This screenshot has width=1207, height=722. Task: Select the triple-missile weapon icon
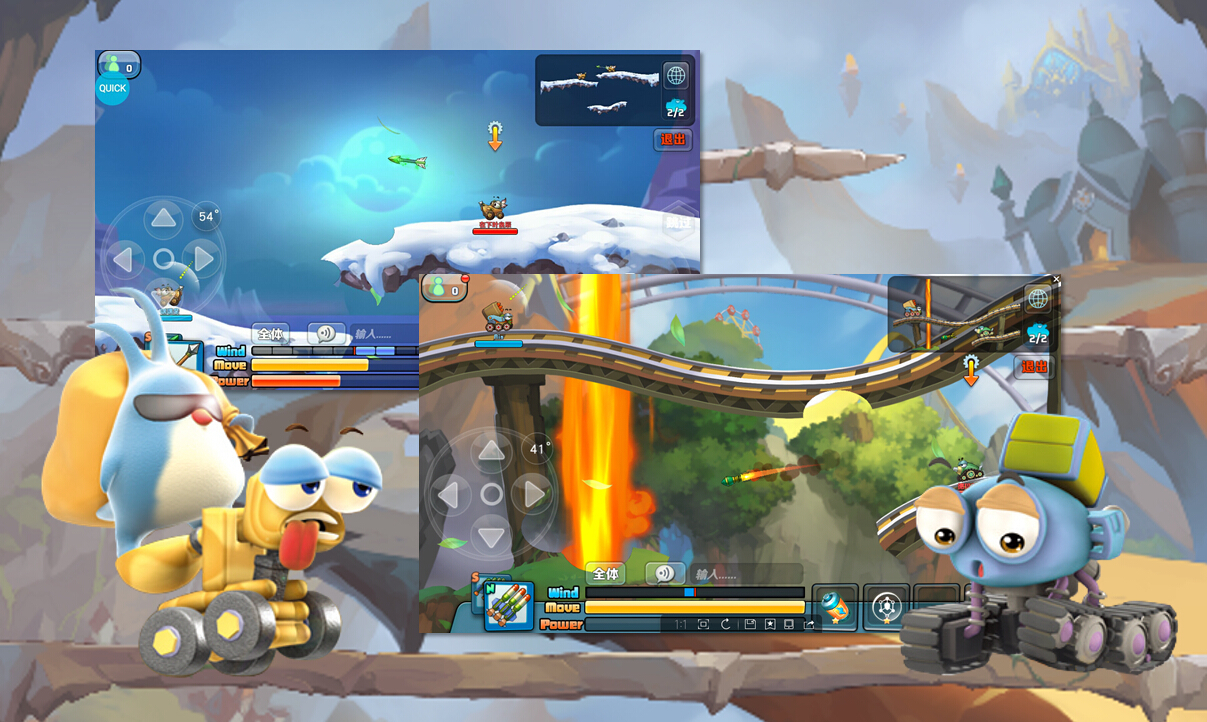click(508, 606)
